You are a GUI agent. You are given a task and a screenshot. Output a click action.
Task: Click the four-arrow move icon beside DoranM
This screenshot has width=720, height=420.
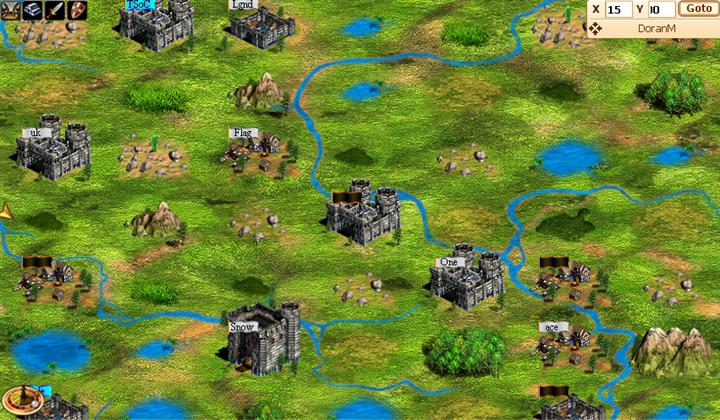(596, 28)
